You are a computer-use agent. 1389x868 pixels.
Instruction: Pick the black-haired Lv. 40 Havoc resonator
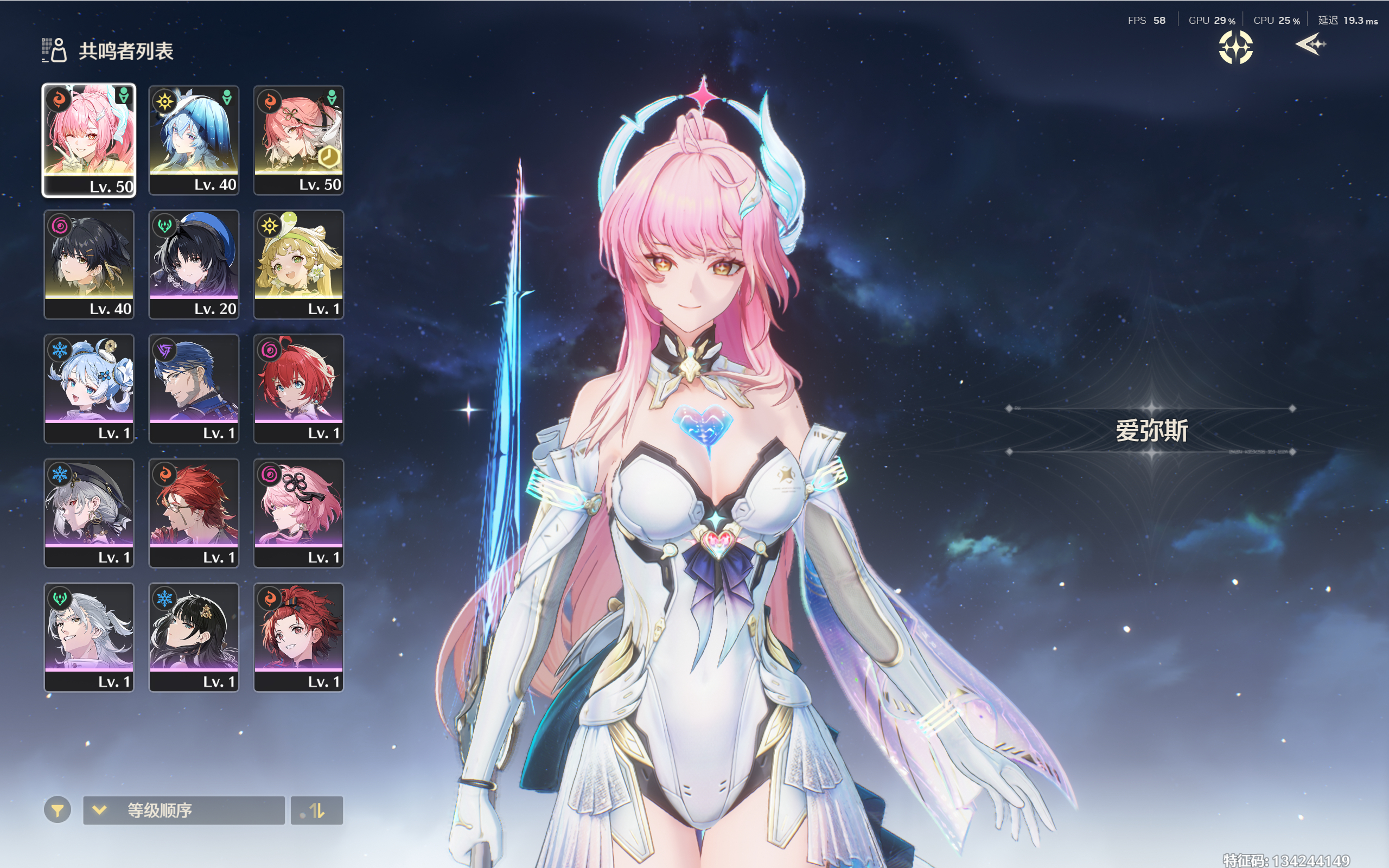pos(89,264)
